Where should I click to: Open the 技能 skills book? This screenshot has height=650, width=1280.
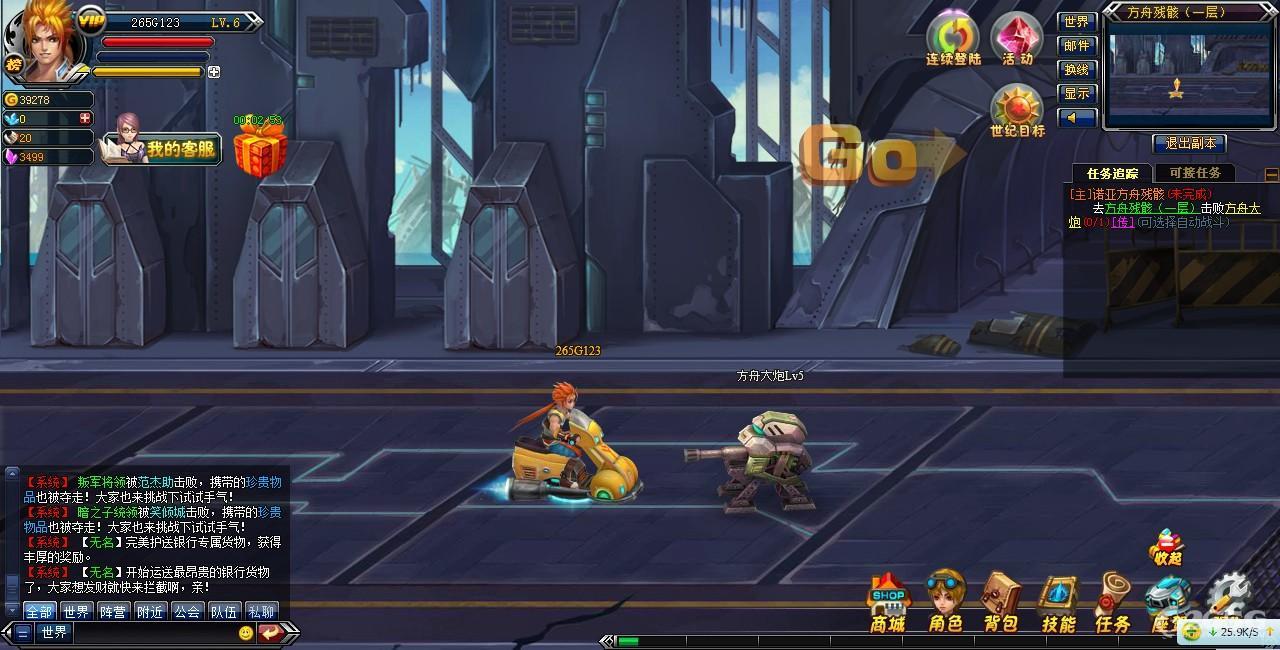click(x=1058, y=603)
